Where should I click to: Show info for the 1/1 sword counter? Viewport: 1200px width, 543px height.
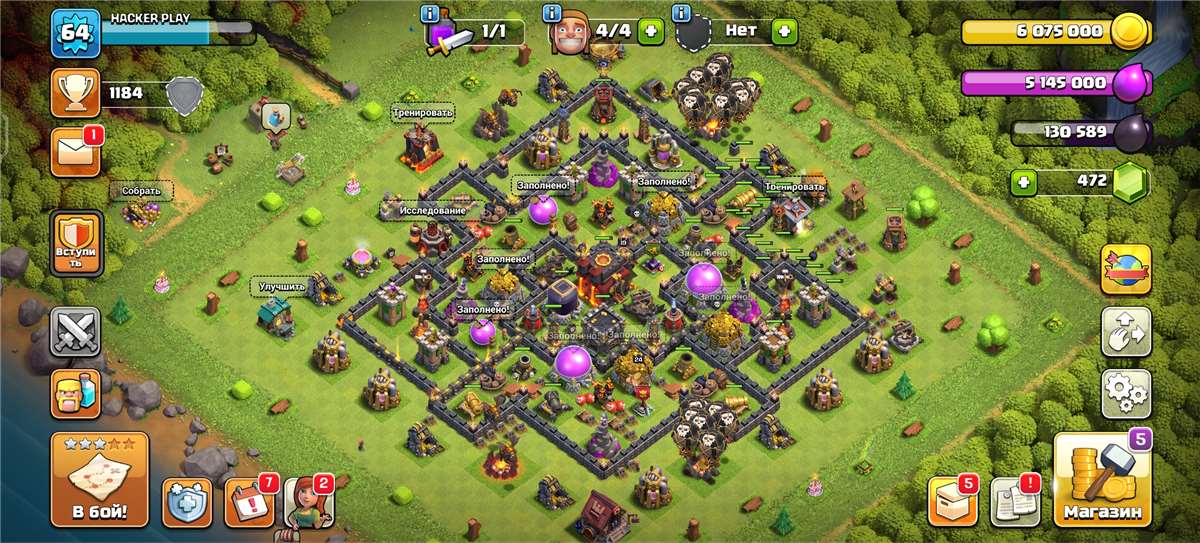430,14
